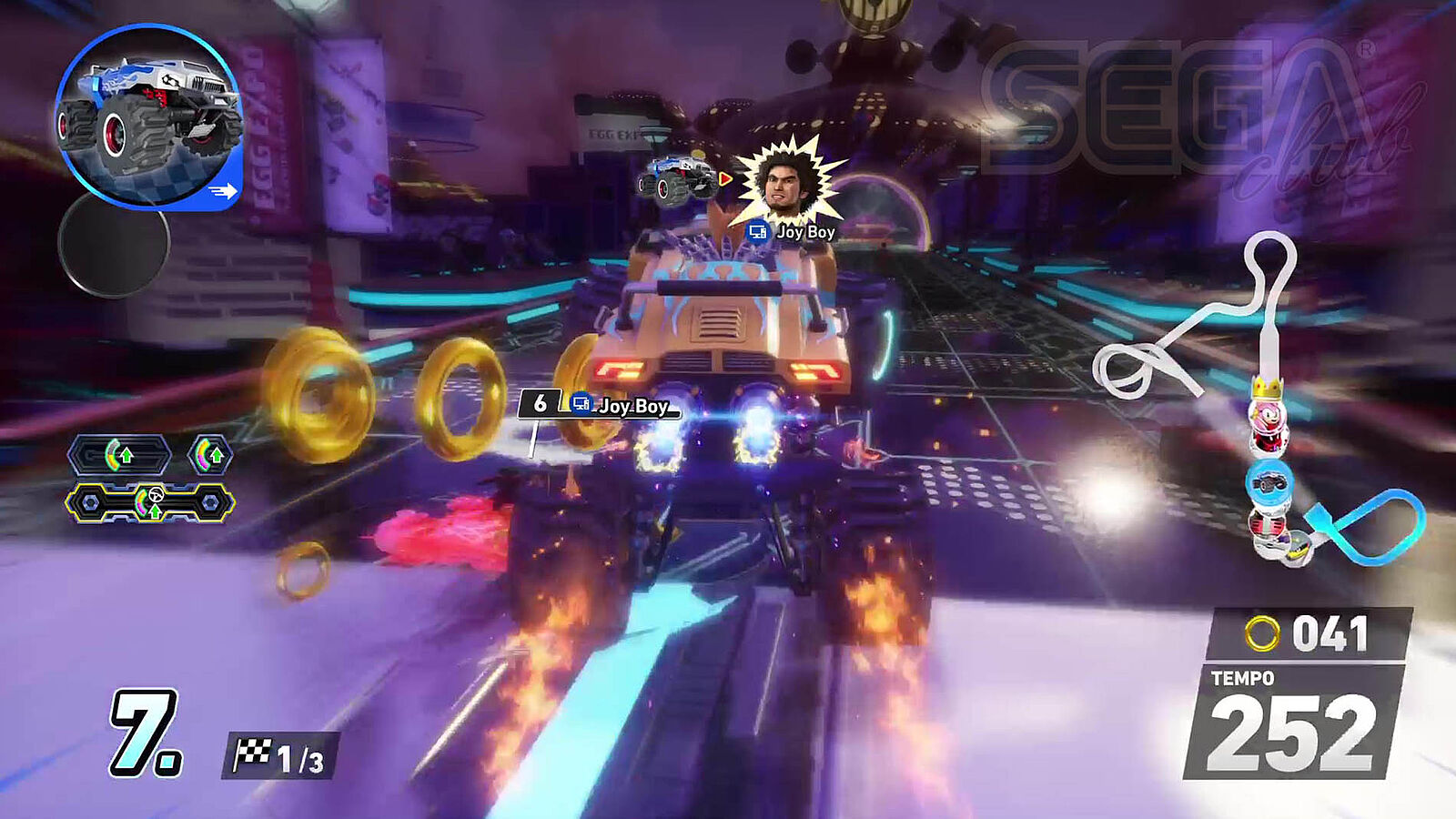
Task: Select the blue monster truck map marker
Action: point(1269,483)
